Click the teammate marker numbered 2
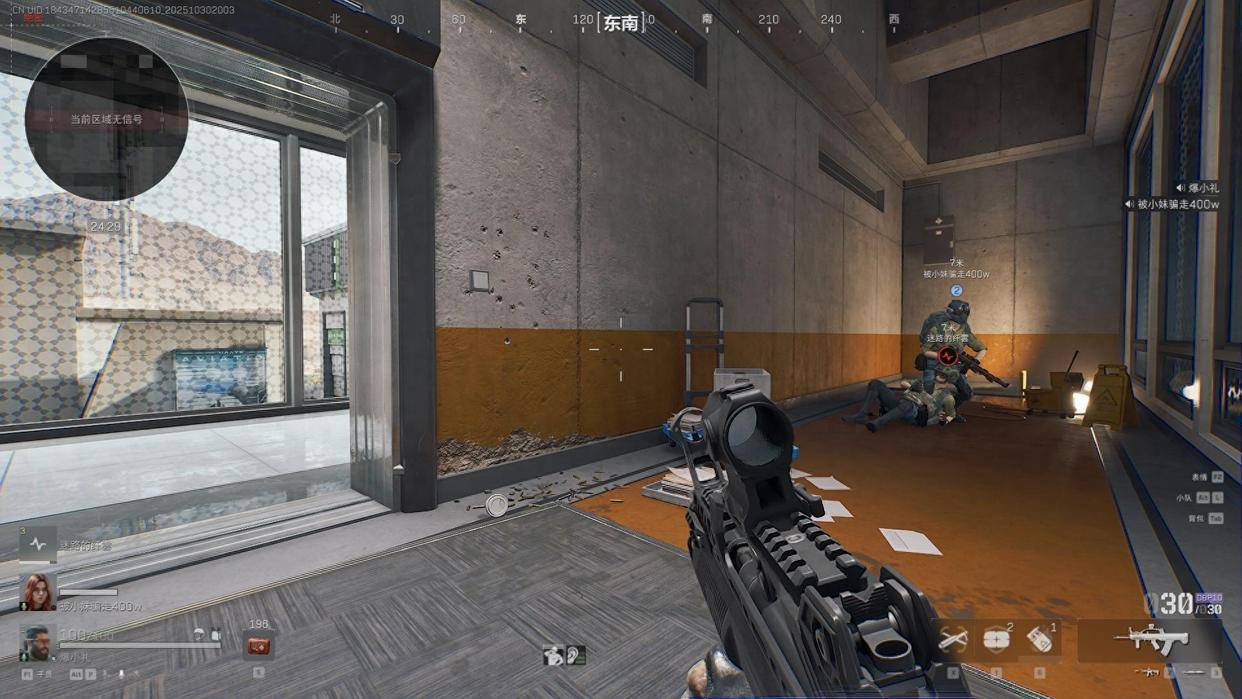The width and height of the screenshot is (1242, 699). 956,290
